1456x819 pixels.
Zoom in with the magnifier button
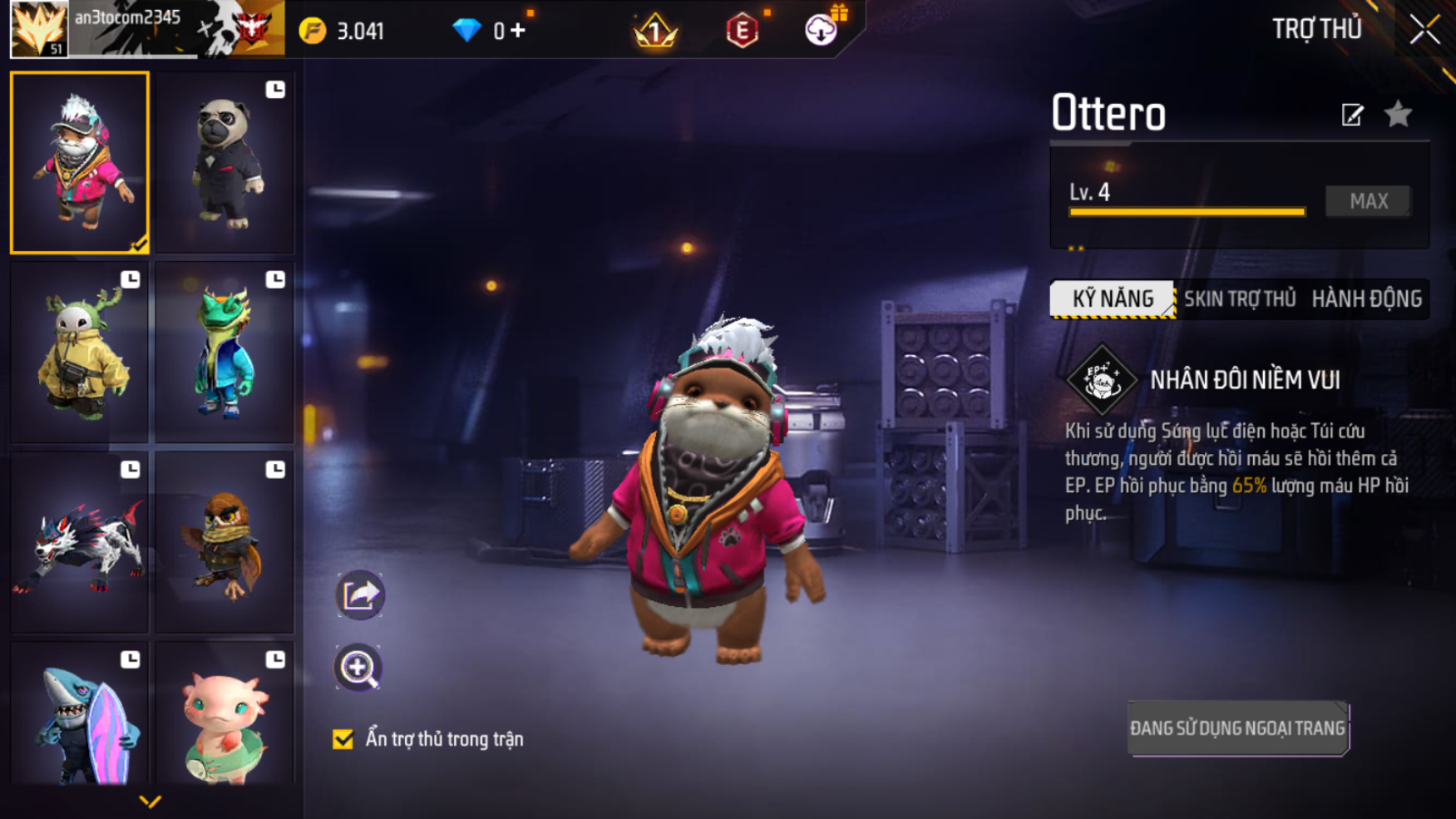(358, 668)
